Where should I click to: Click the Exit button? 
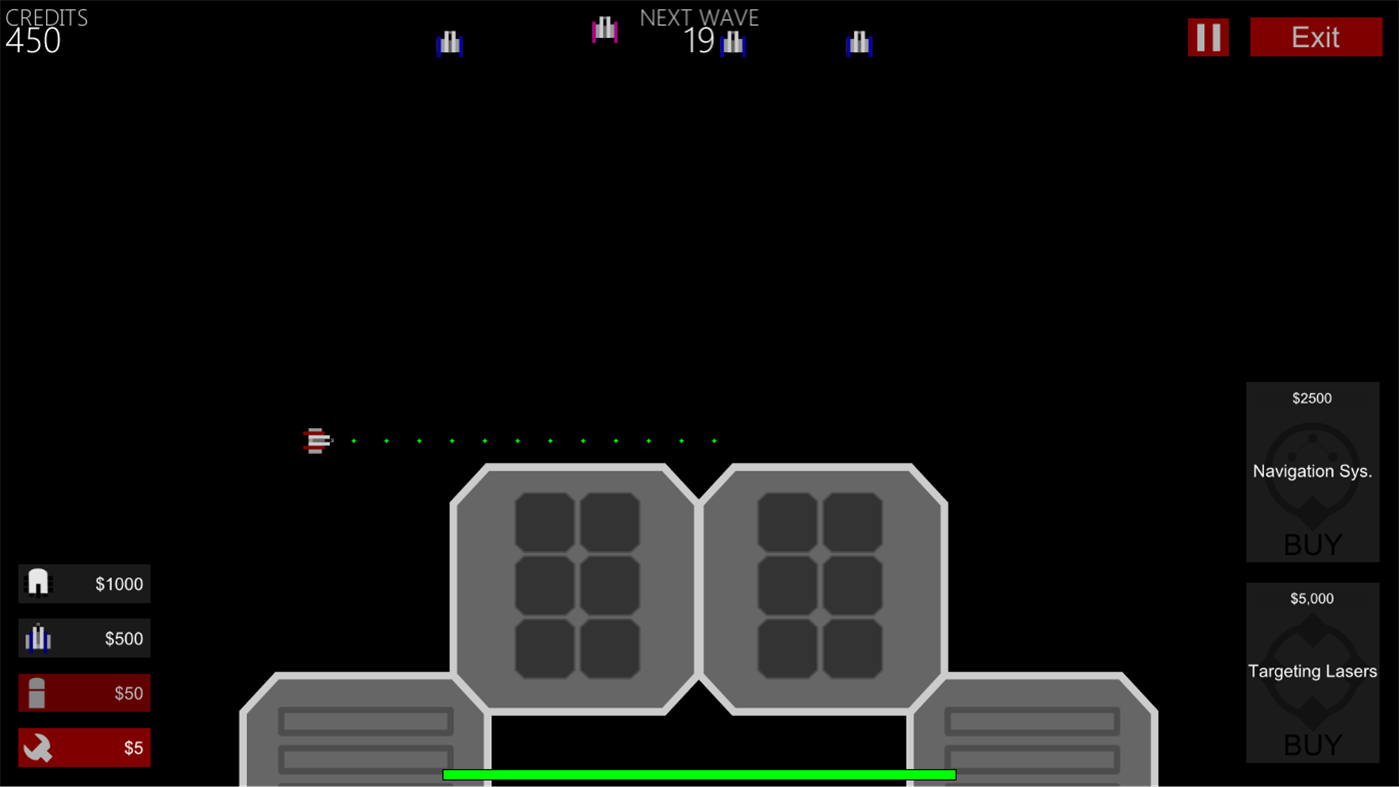[1315, 37]
